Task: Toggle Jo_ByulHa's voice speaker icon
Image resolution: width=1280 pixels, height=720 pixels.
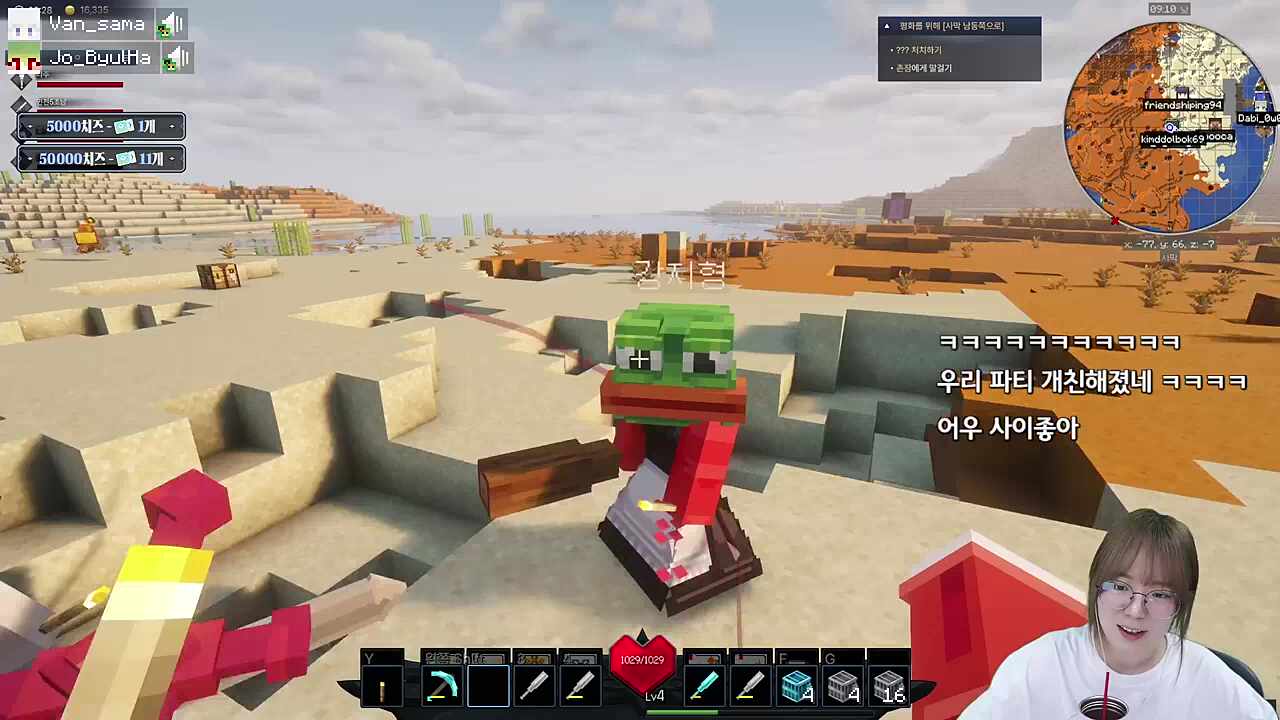Action: pos(177,58)
